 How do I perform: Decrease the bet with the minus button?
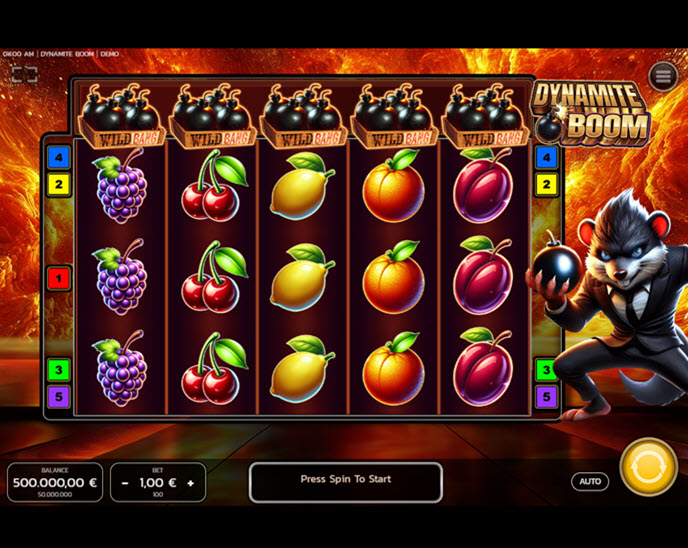pos(125,483)
